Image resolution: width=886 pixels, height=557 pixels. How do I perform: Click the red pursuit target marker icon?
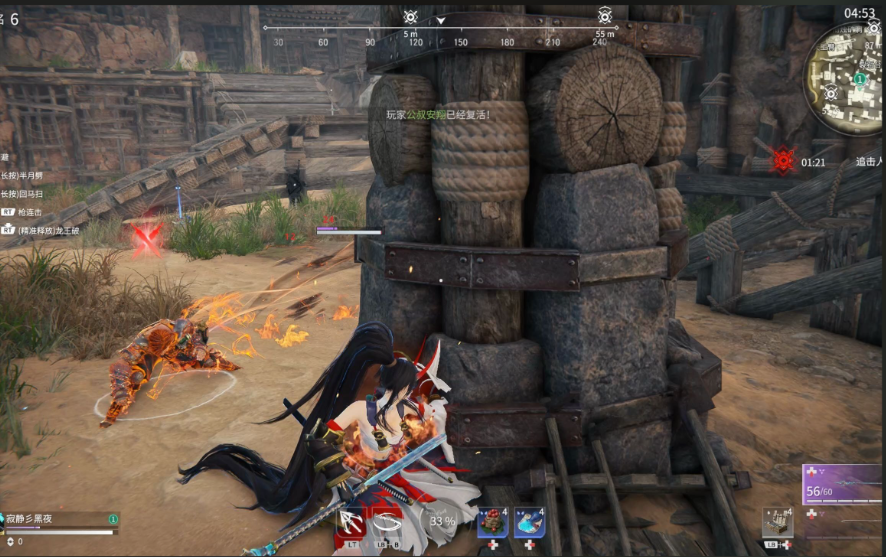point(783,160)
